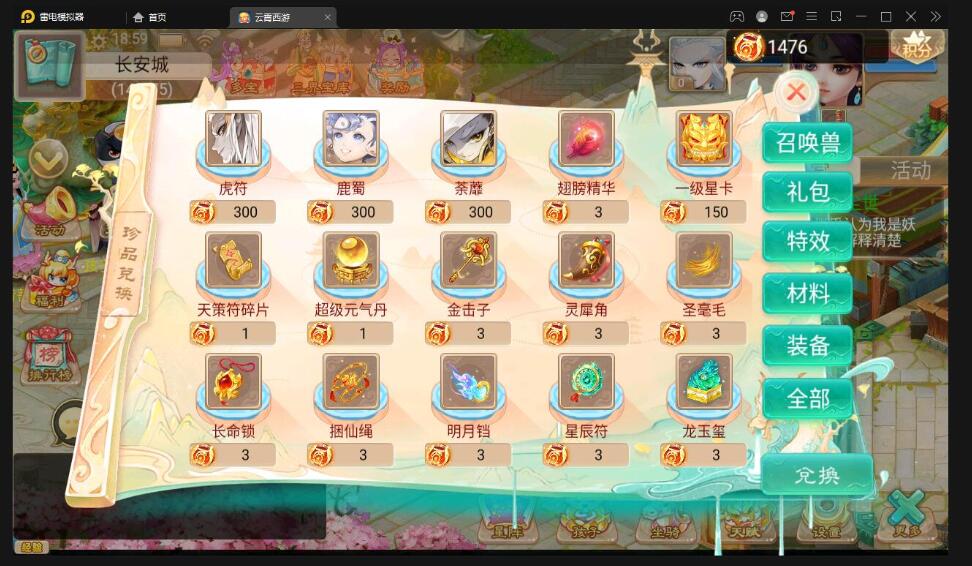Show the 材料 category tab
This screenshot has width=972, height=566.
point(807,293)
